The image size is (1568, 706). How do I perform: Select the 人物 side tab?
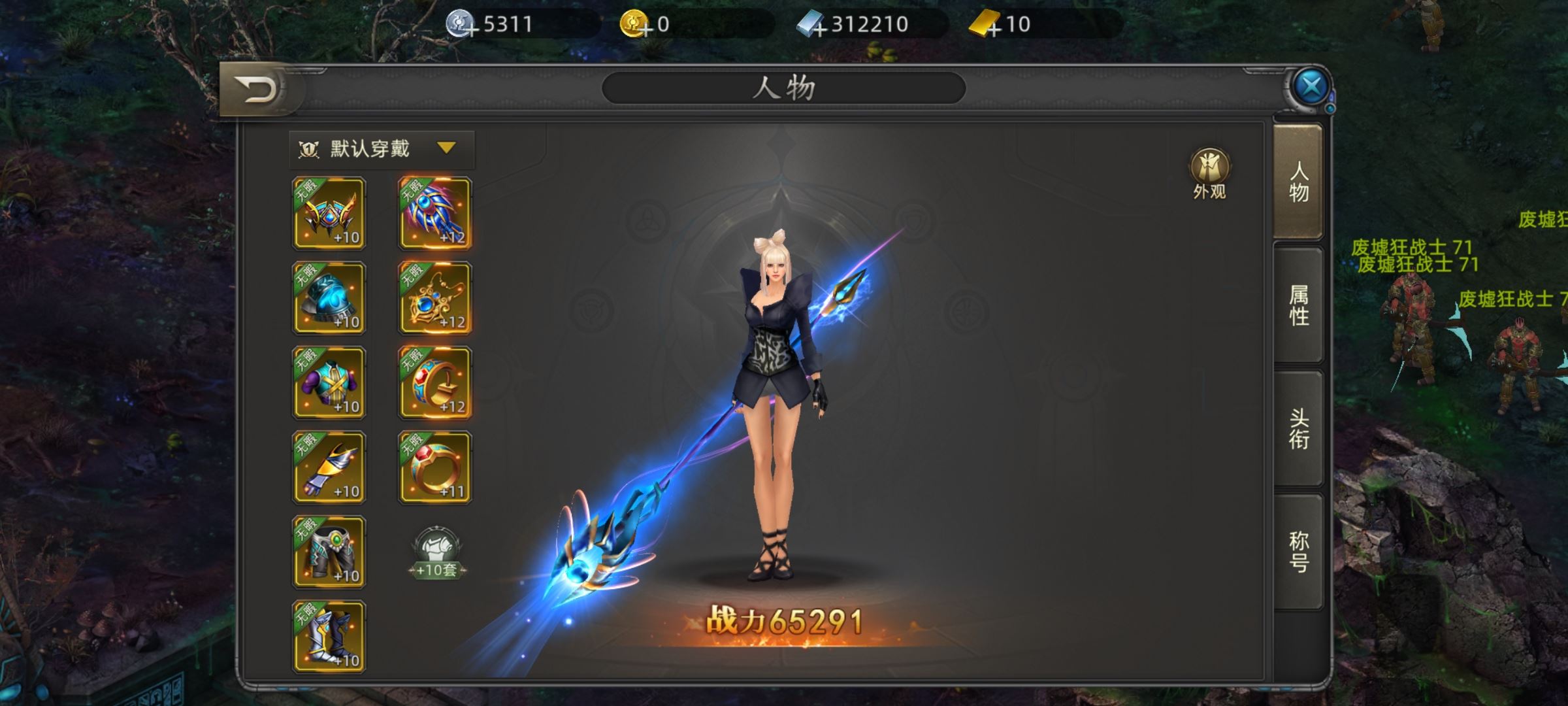(x=1298, y=182)
